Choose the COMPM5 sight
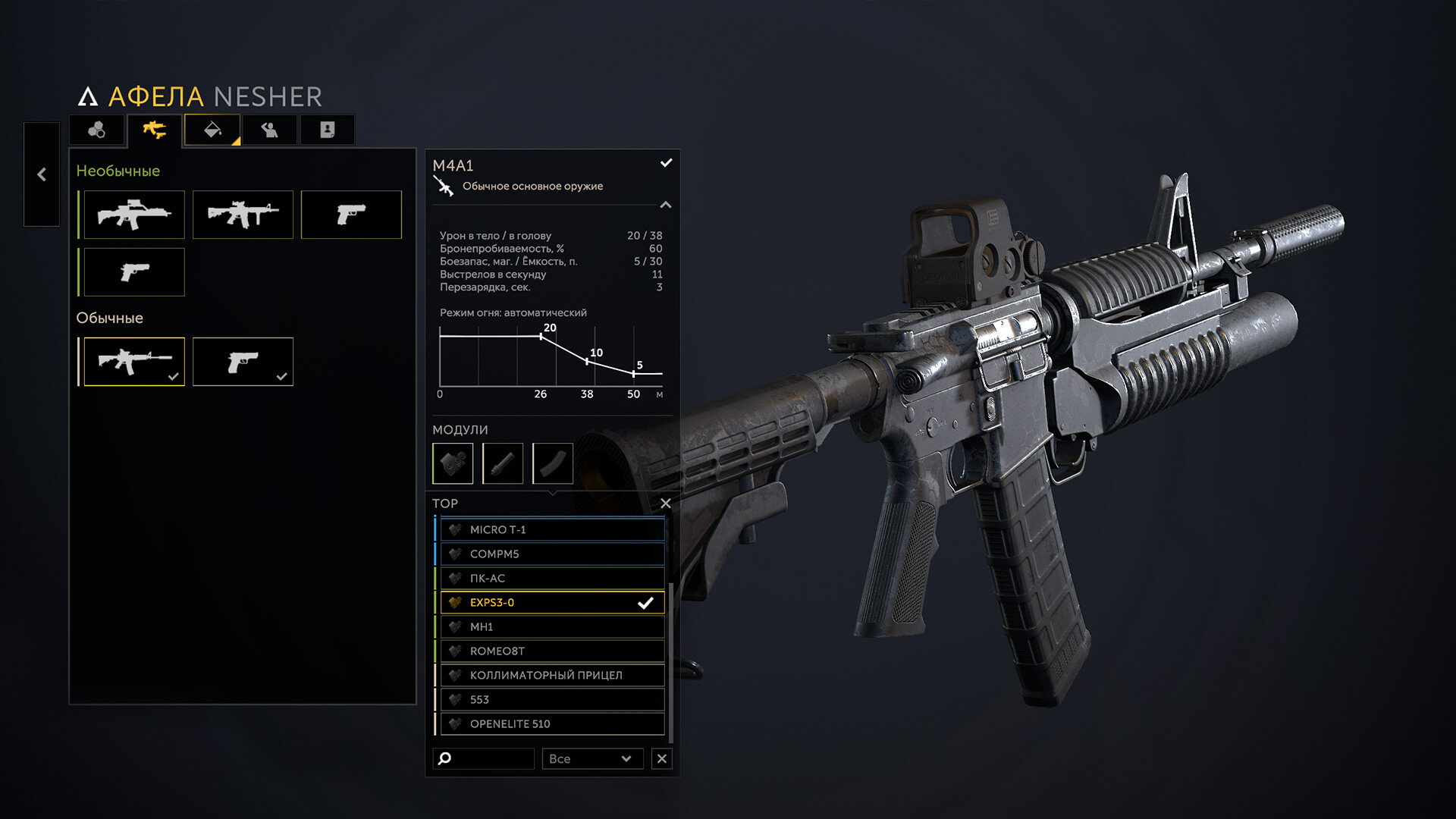This screenshot has width=1456, height=819. pyautogui.click(x=552, y=554)
